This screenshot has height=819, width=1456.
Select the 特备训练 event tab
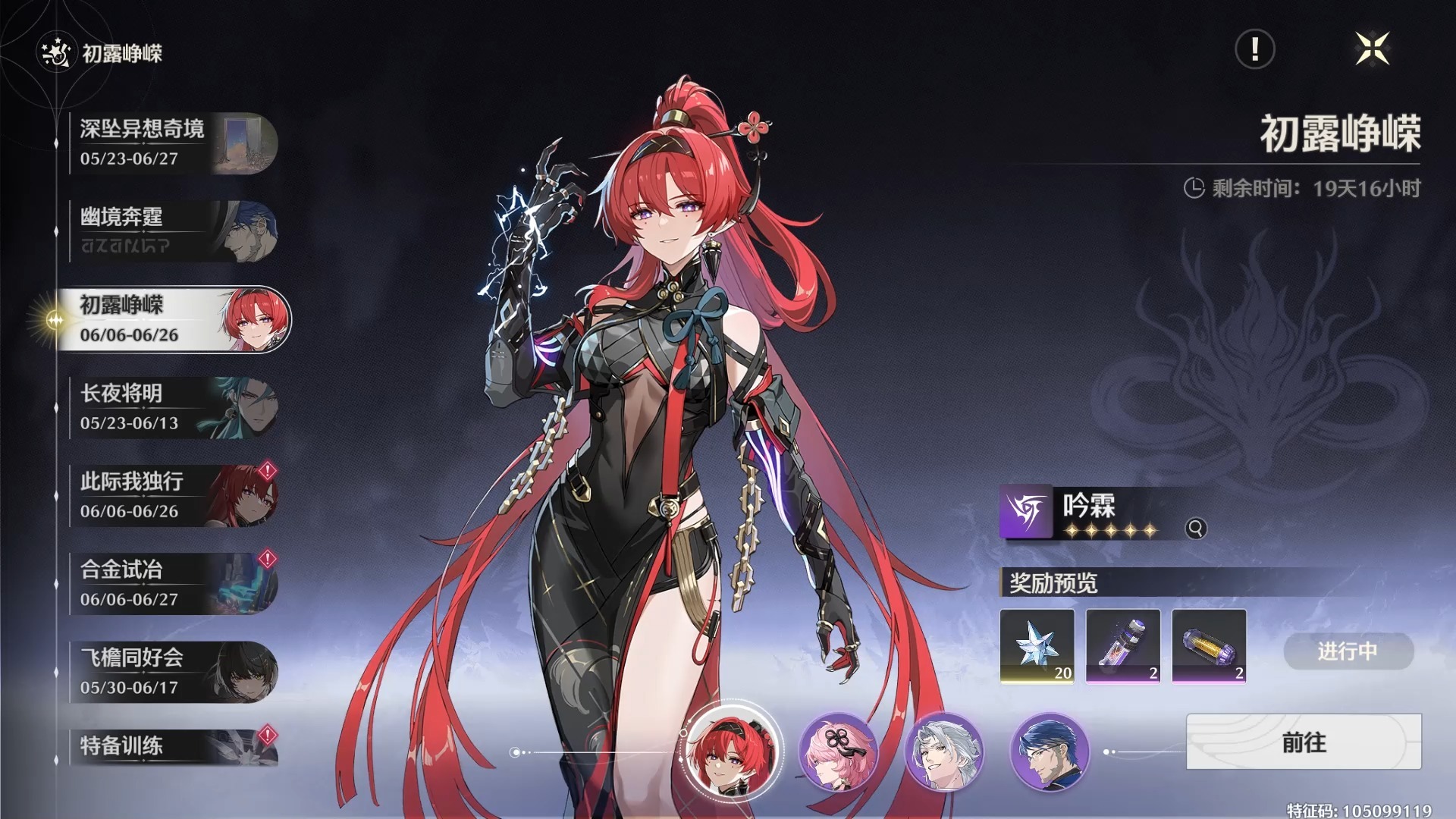173,747
